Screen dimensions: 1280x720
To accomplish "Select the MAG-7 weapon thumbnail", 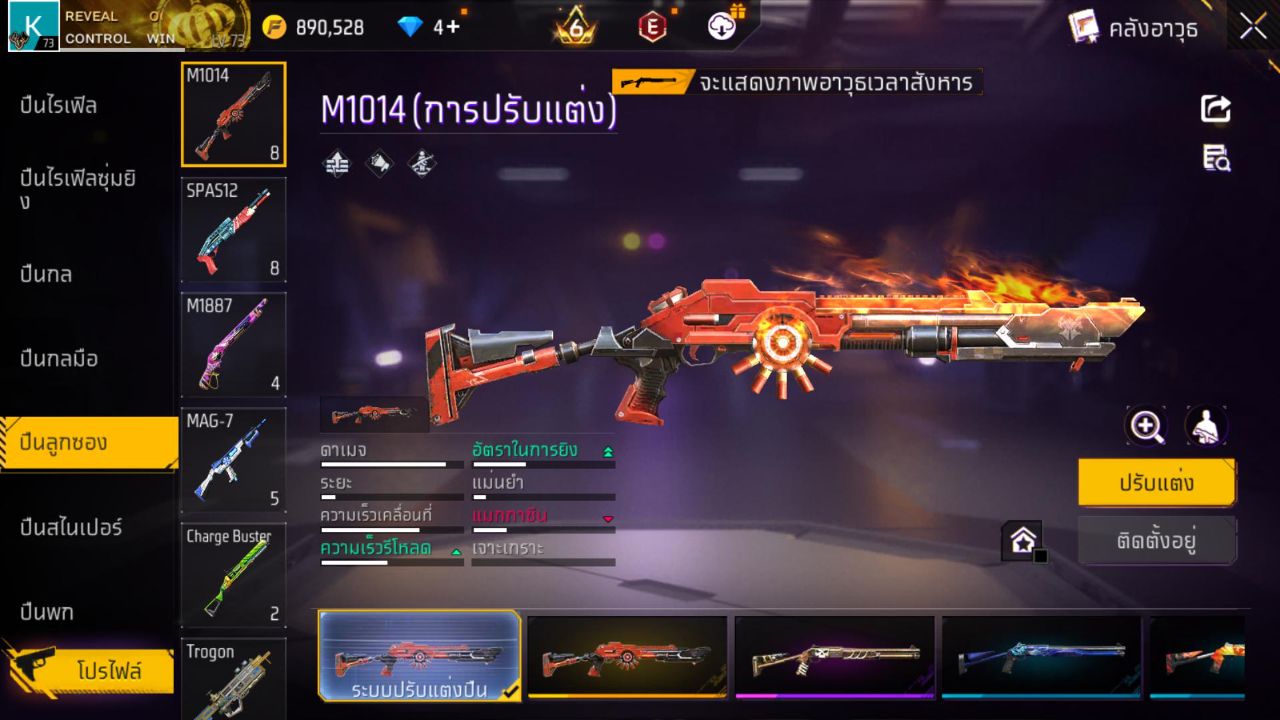I will 233,460.
